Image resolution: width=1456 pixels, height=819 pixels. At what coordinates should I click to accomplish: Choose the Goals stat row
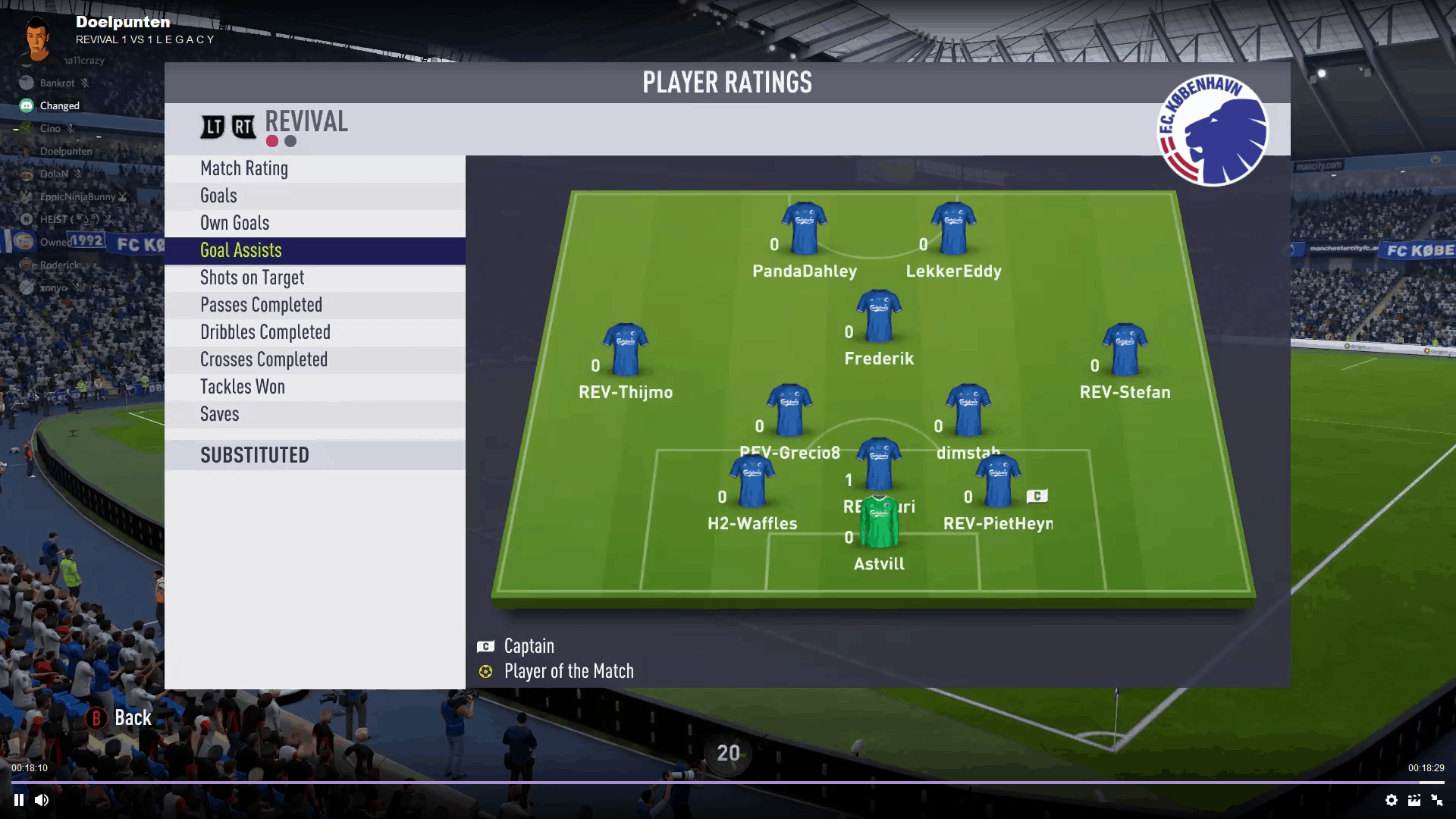[218, 196]
